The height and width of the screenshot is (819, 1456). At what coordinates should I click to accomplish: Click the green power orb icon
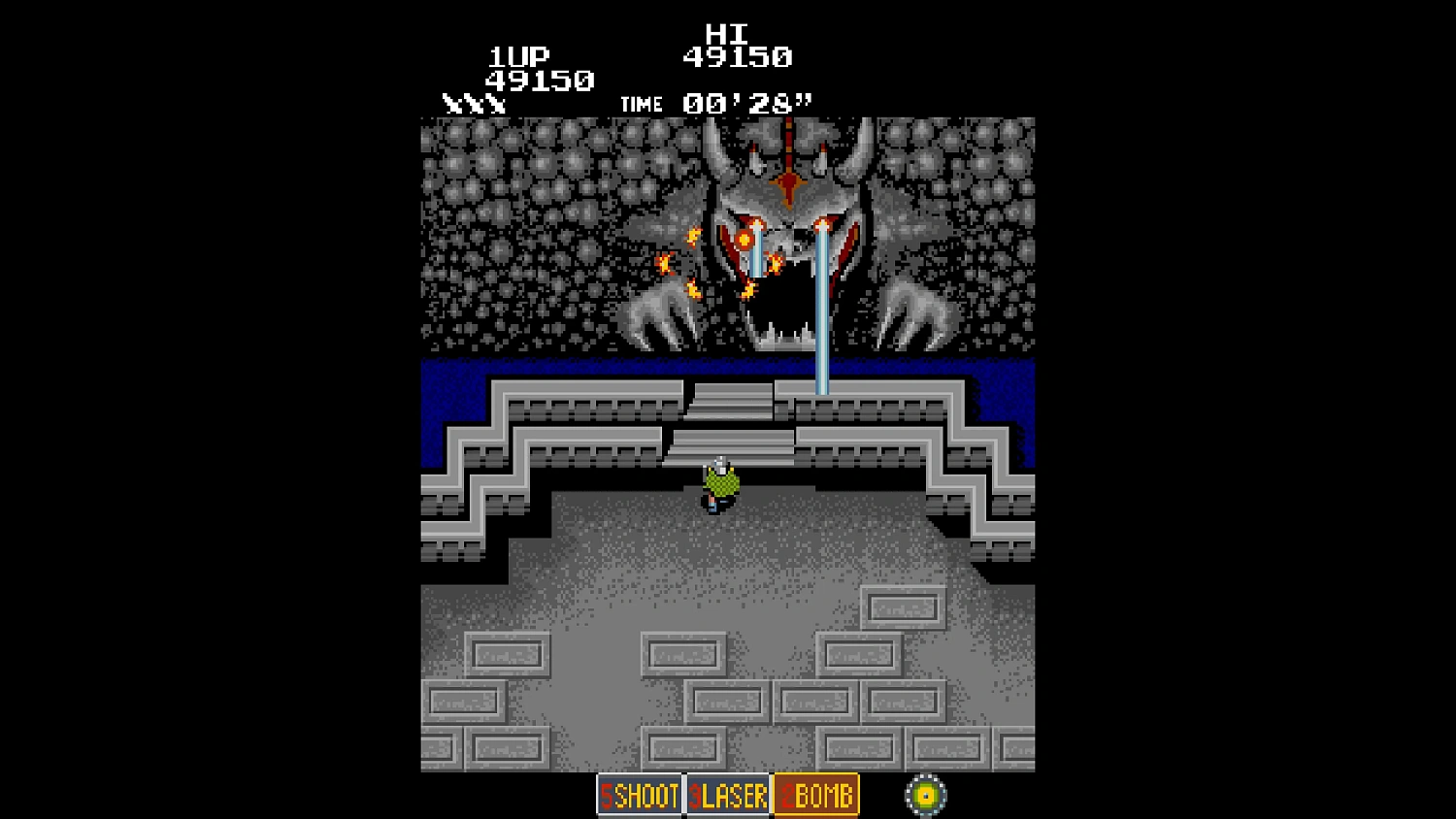(x=924, y=795)
